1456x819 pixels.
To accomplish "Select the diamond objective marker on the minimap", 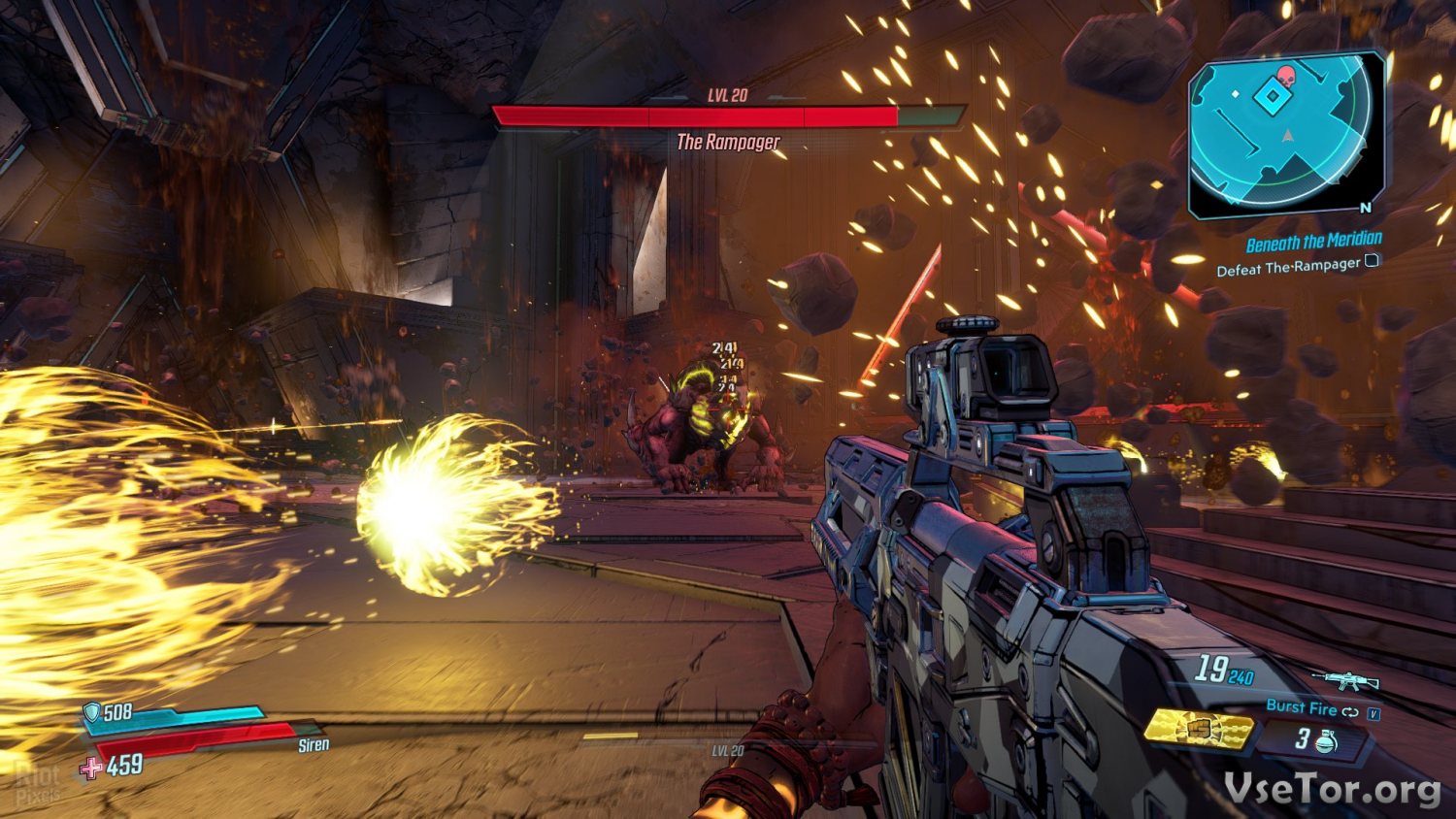I will point(1271,97).
